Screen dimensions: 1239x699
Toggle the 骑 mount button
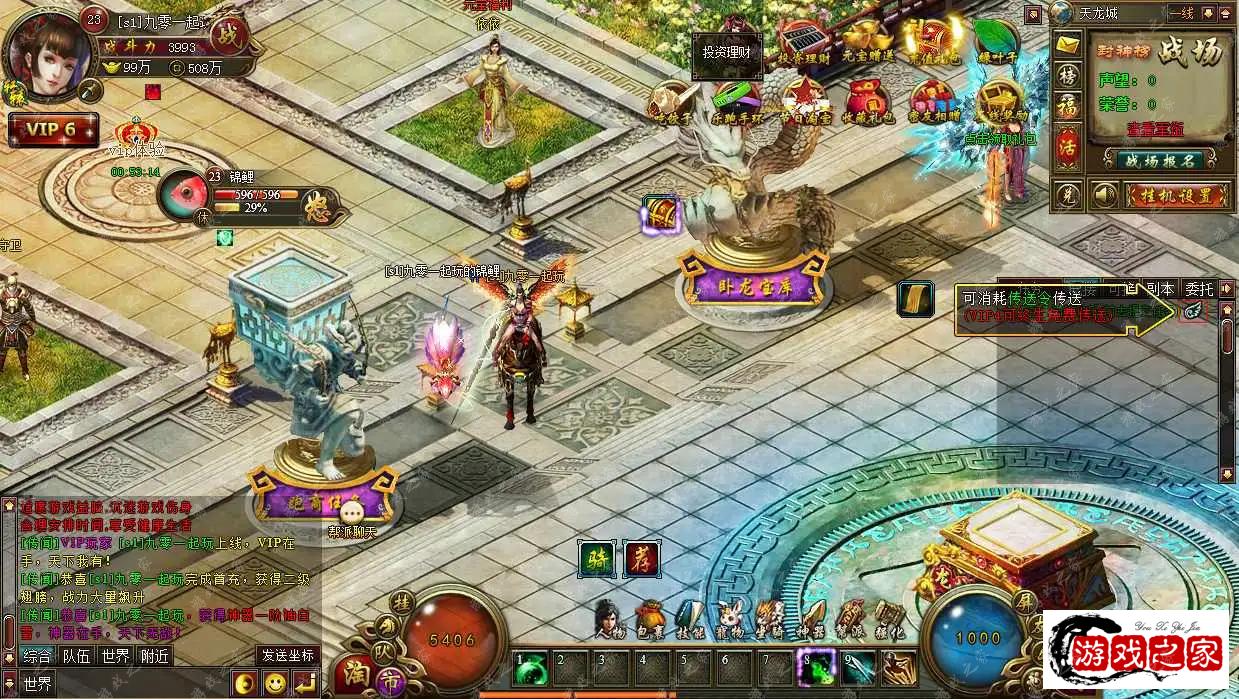[x=597, y=559]
